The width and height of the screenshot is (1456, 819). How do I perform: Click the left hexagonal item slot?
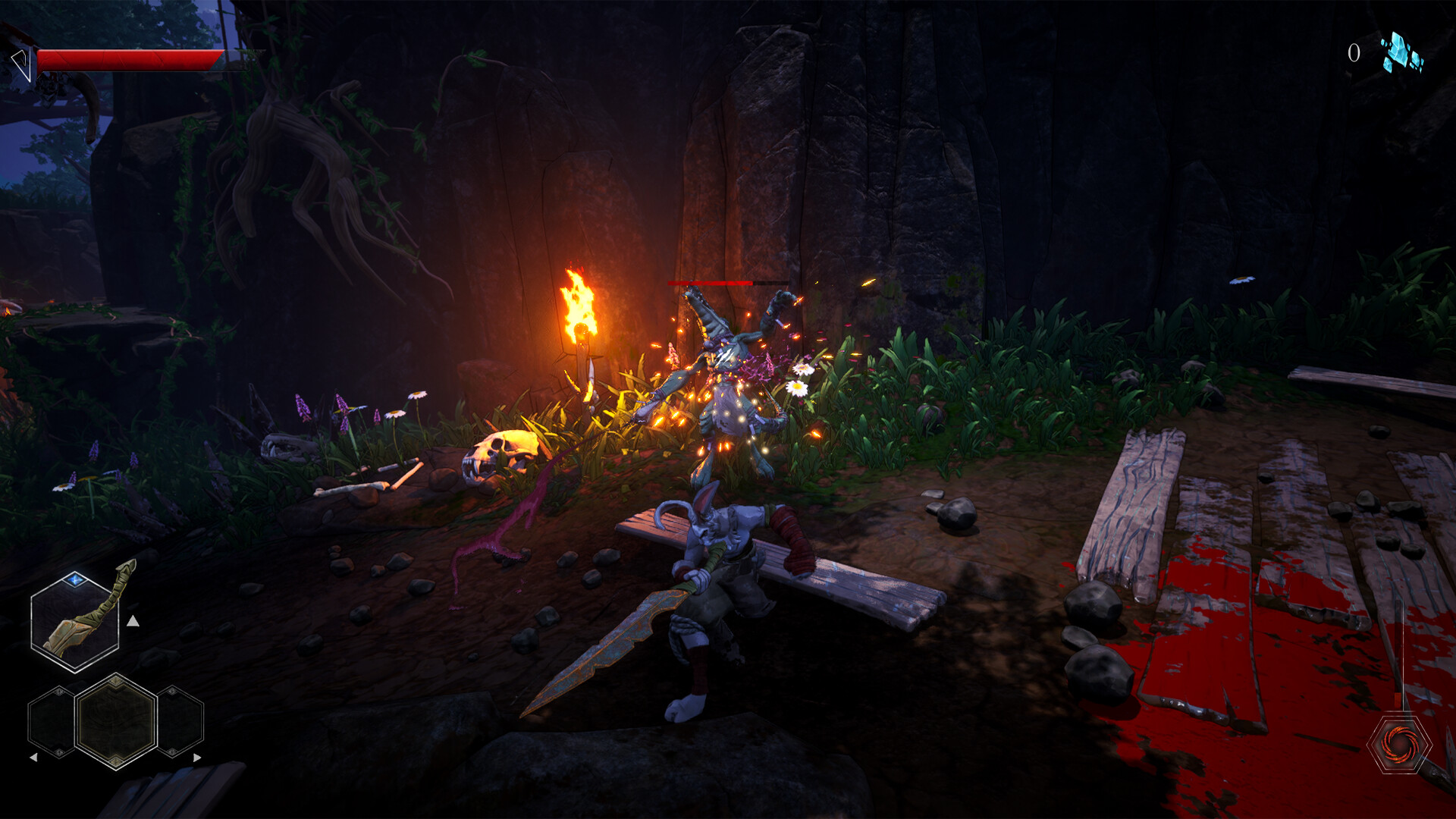point(53,720)
